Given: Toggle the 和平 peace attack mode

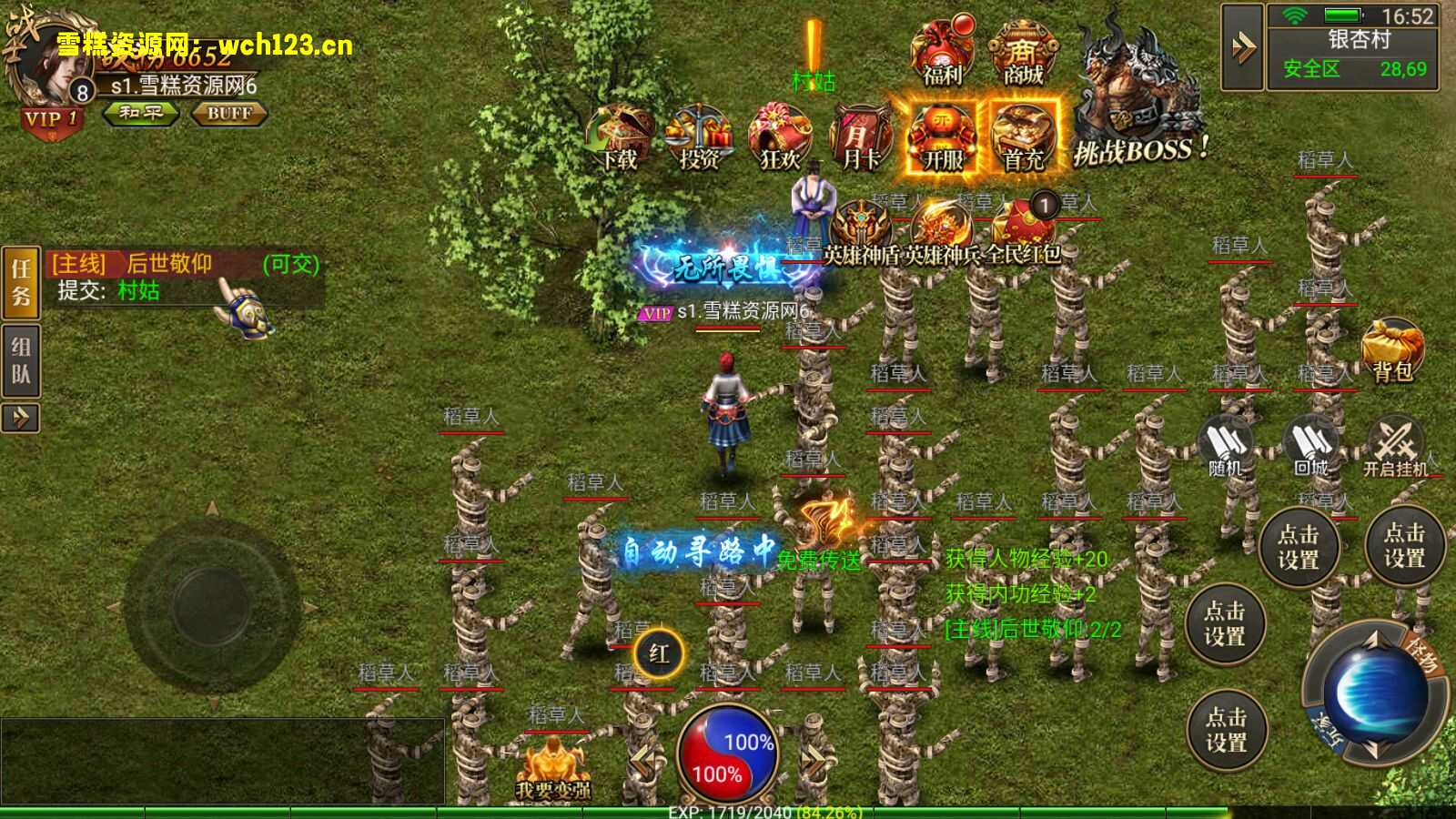Looking at the screenshot, I should pos(140,113).
